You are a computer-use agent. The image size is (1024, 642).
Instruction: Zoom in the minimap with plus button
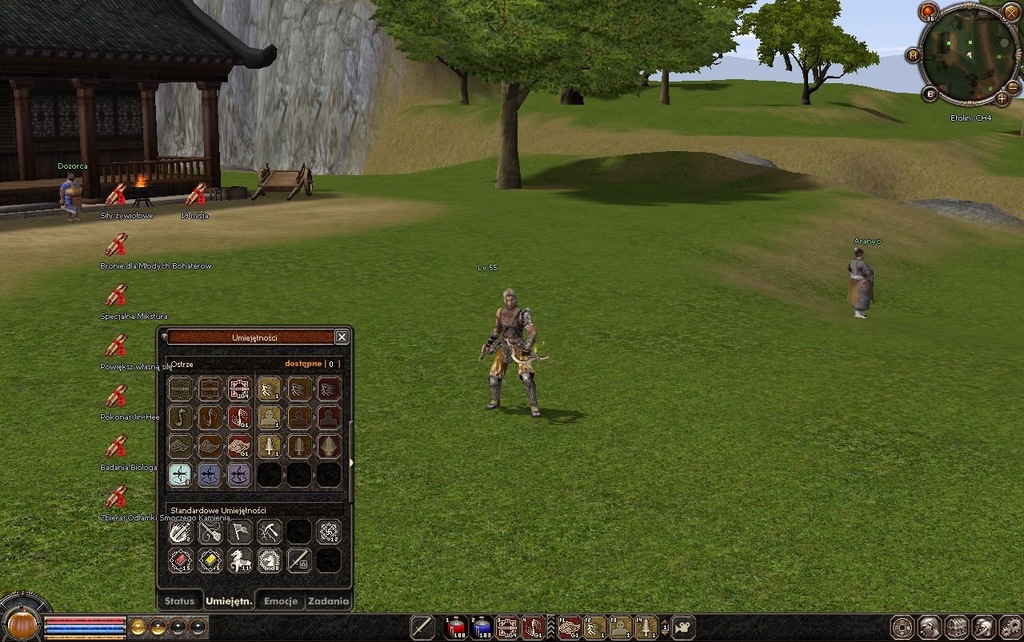click(1001, 98)
